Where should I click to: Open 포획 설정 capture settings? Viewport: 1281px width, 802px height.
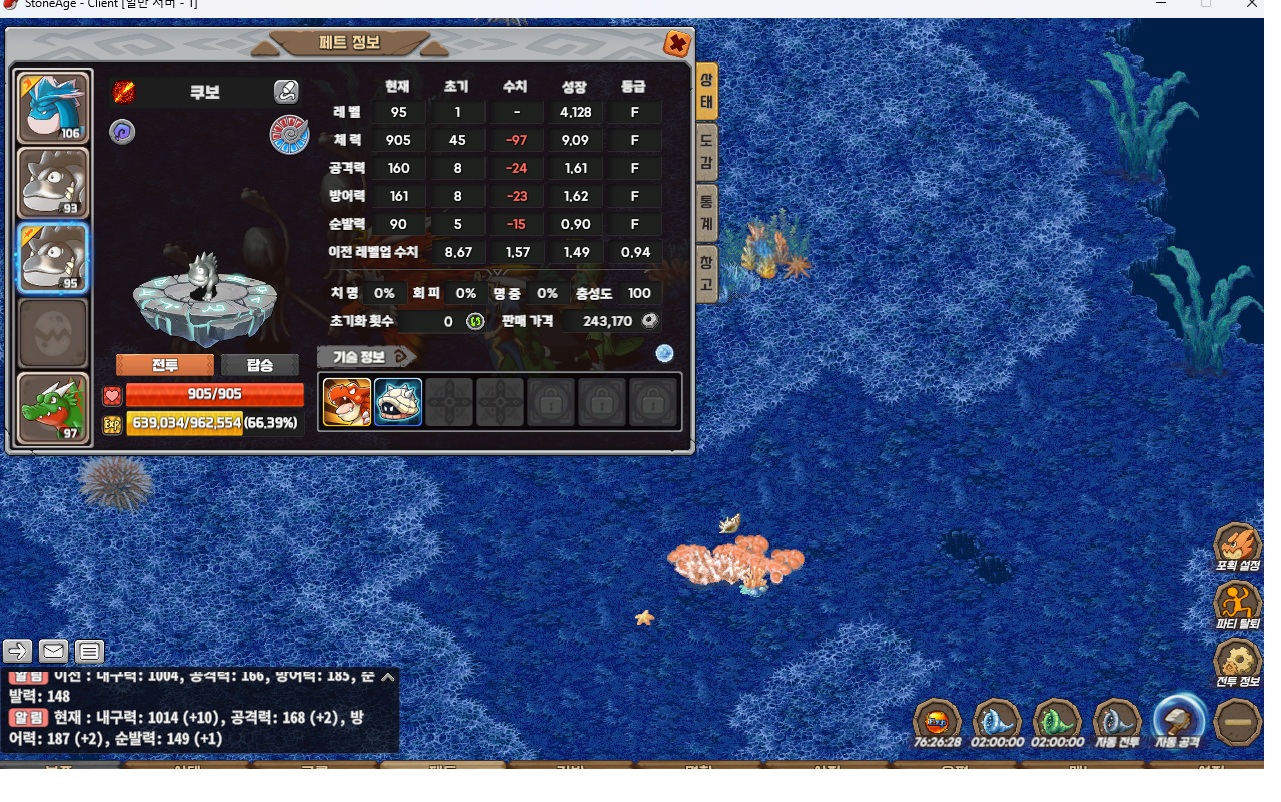pos(1237,548)
